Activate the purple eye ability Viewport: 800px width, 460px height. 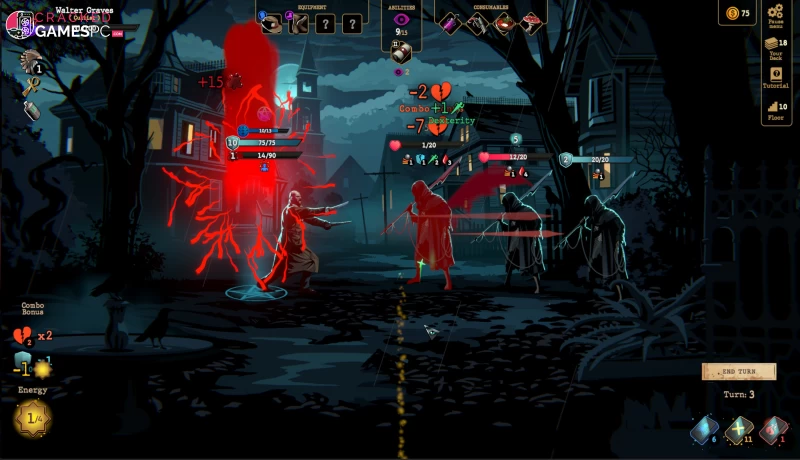click(x=402, y=19)
